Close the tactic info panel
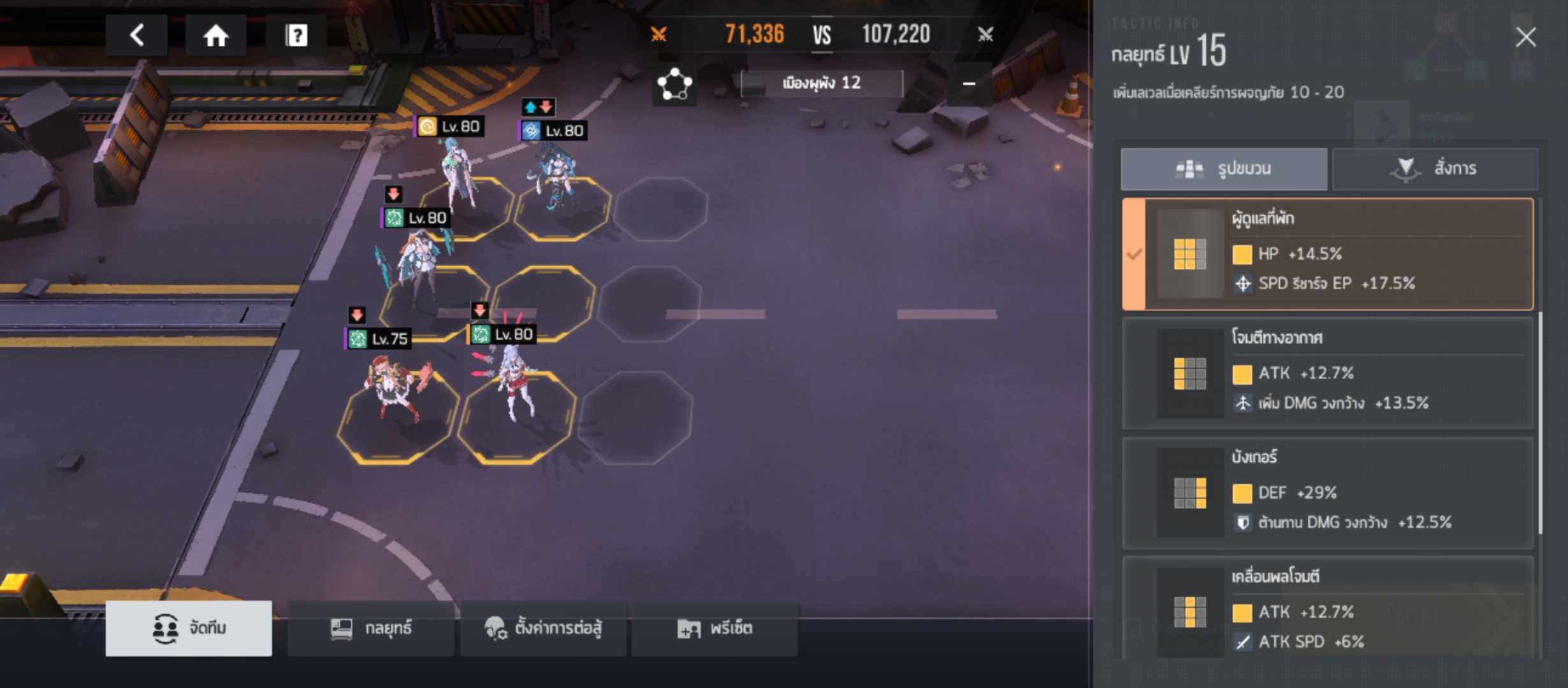The height and width of the screenshot is (688, 1568). pos(1525,37)
